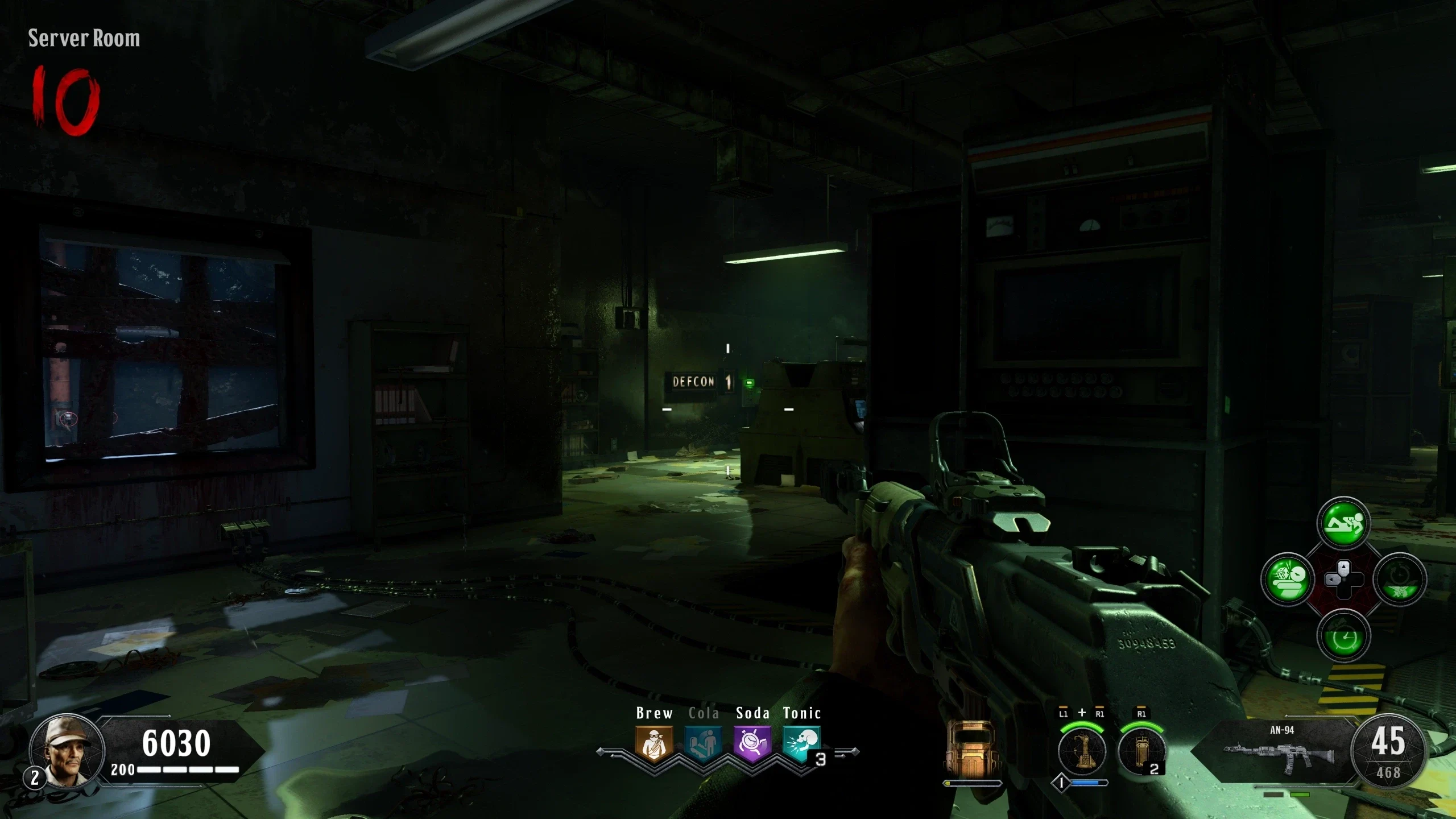Screen dimensions: 1456x819
Task: Activate the special weapon circular icon
Action: [1082, 752]
